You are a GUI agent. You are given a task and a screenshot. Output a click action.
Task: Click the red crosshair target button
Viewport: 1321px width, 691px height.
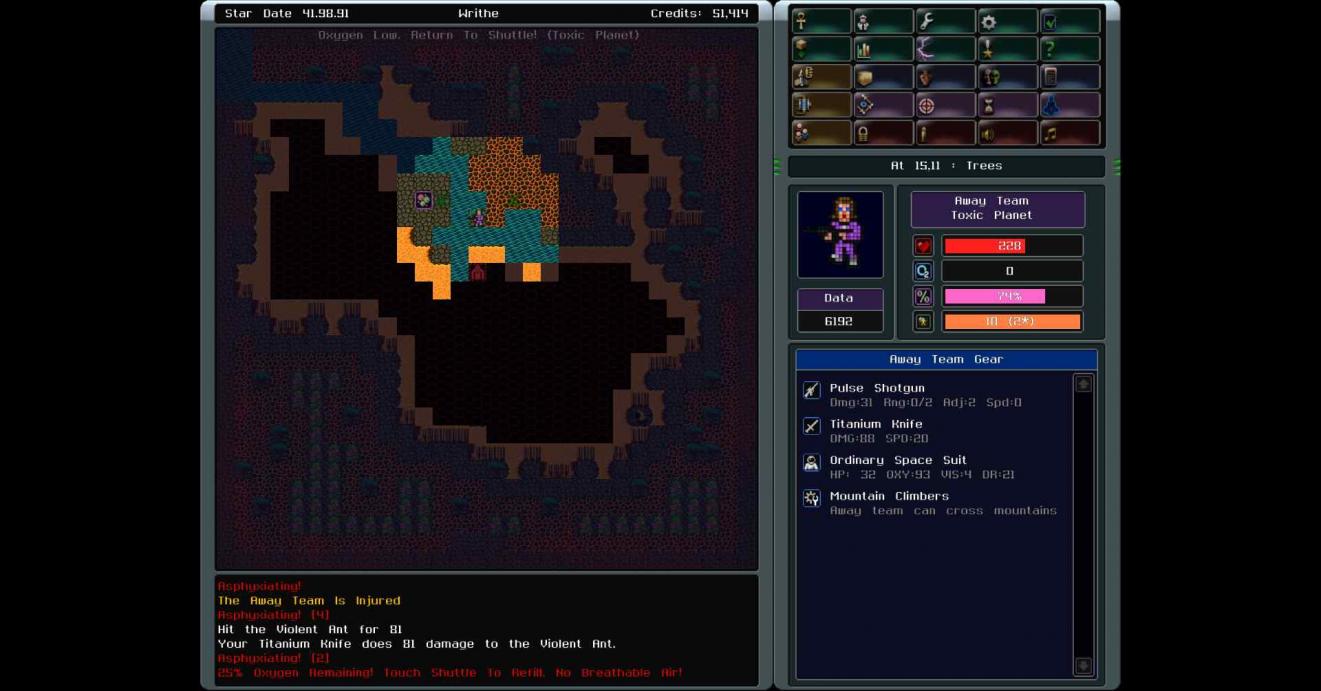coord(944,105)
